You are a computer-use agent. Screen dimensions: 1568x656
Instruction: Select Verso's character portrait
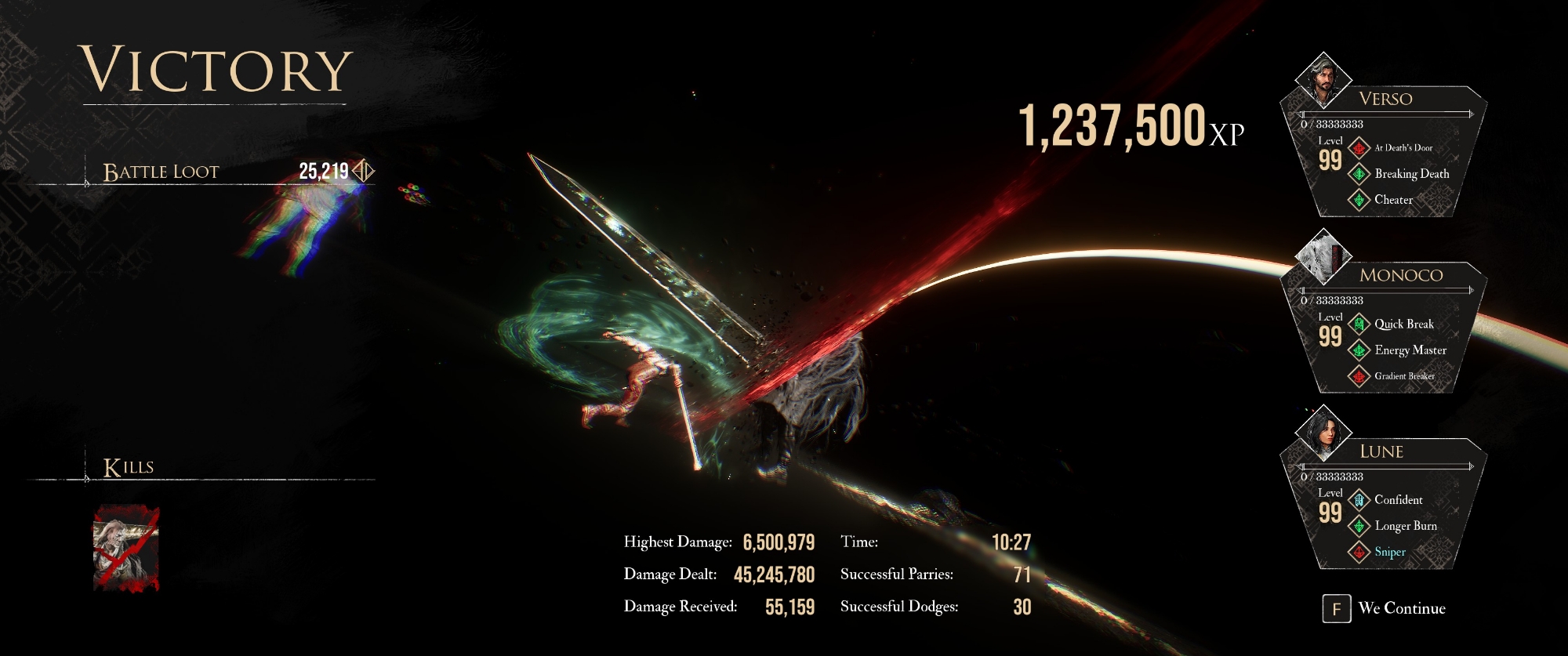tap(1323, 79)
